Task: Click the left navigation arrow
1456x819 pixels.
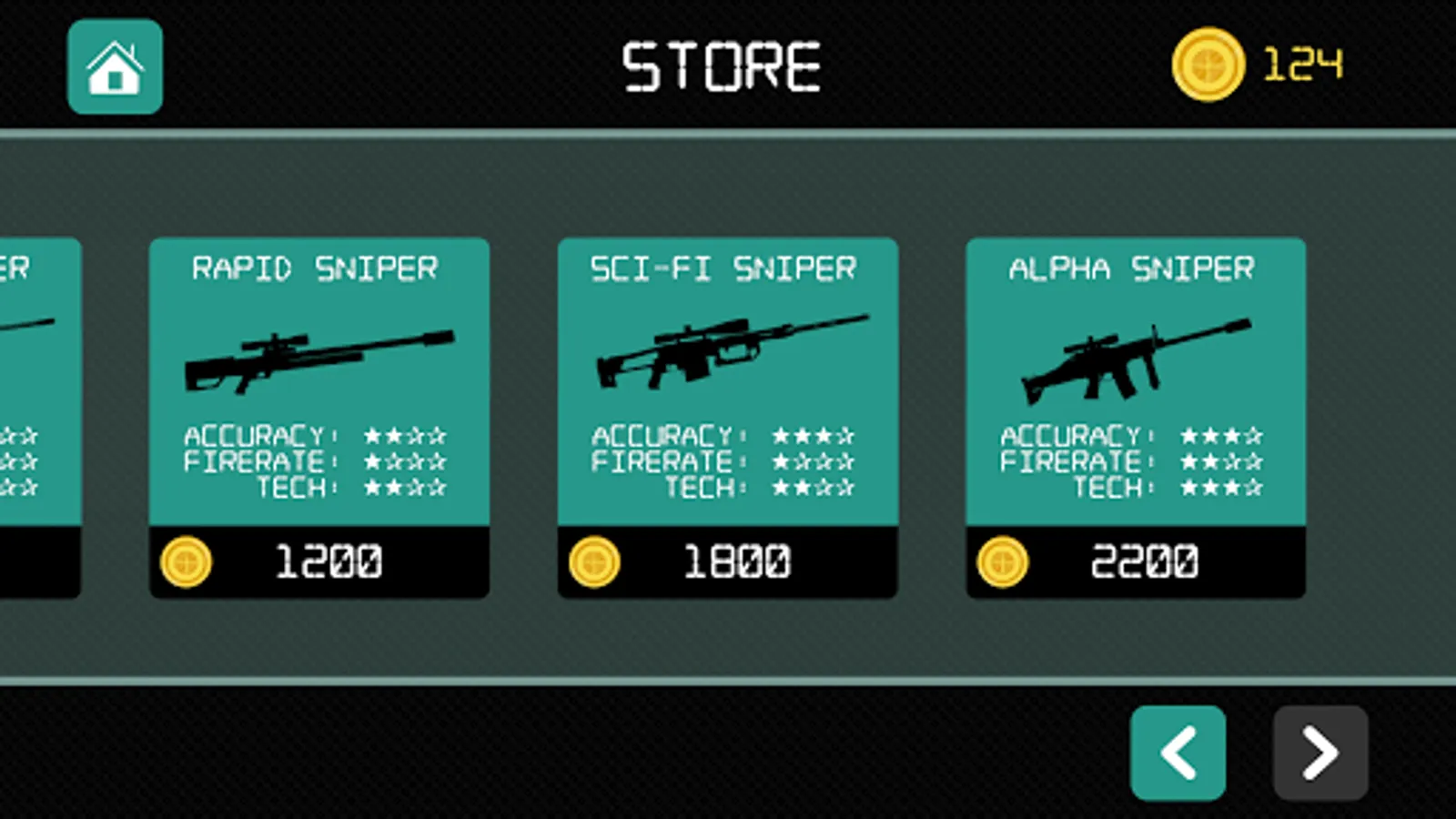Action: click(1178, 754)
